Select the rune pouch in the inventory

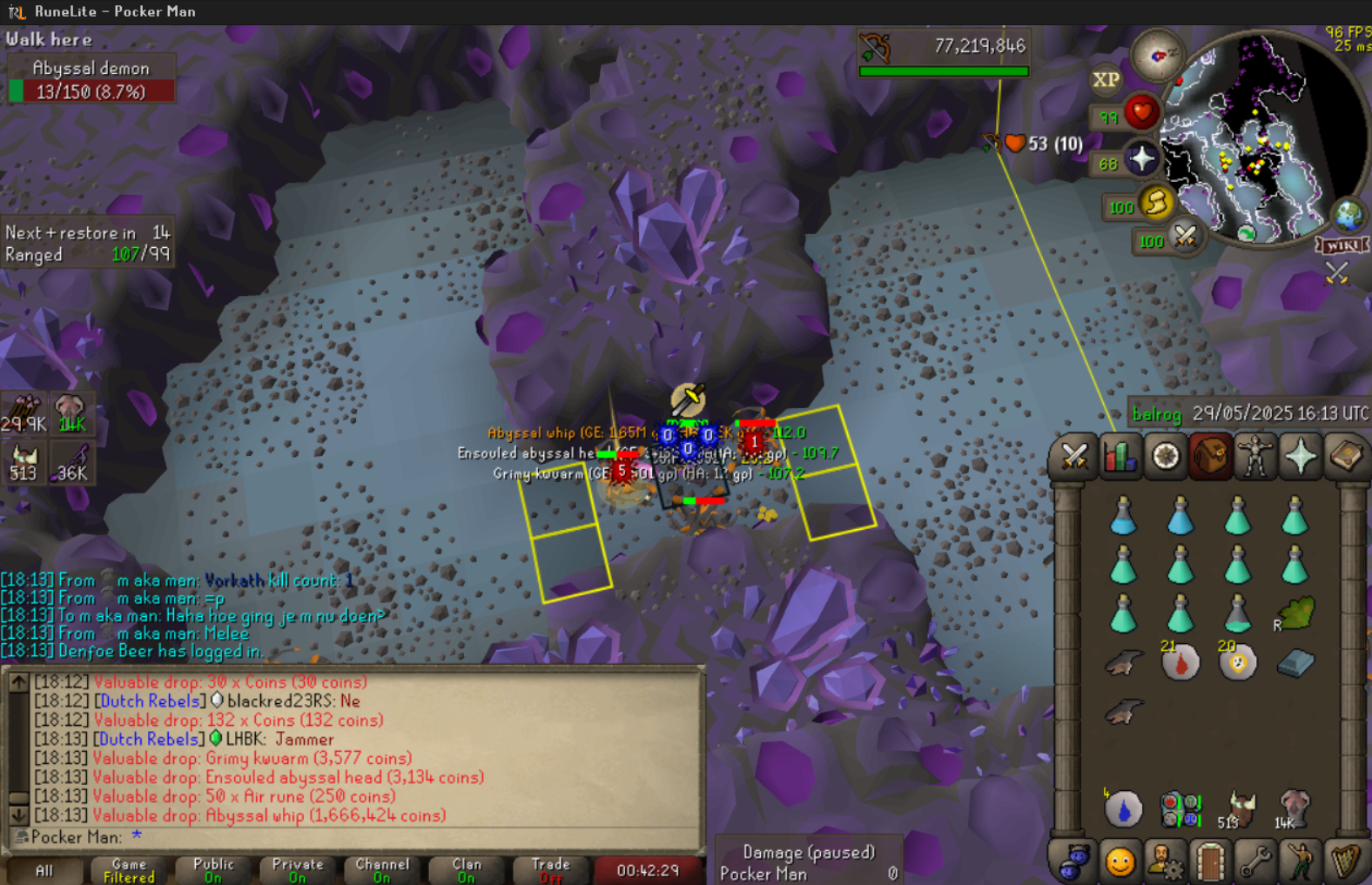click(x=1180, y=809)
